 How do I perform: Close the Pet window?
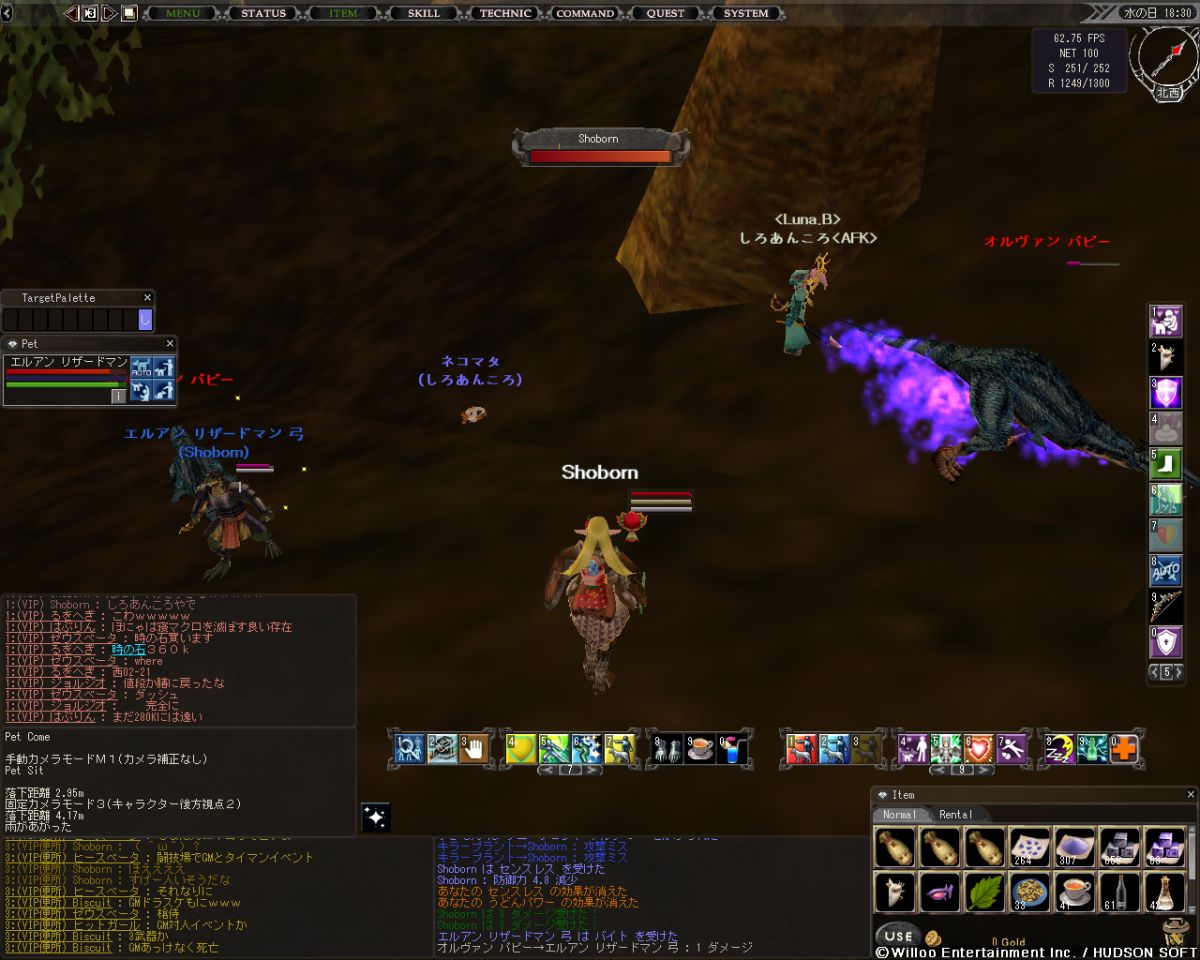(168, 343)
